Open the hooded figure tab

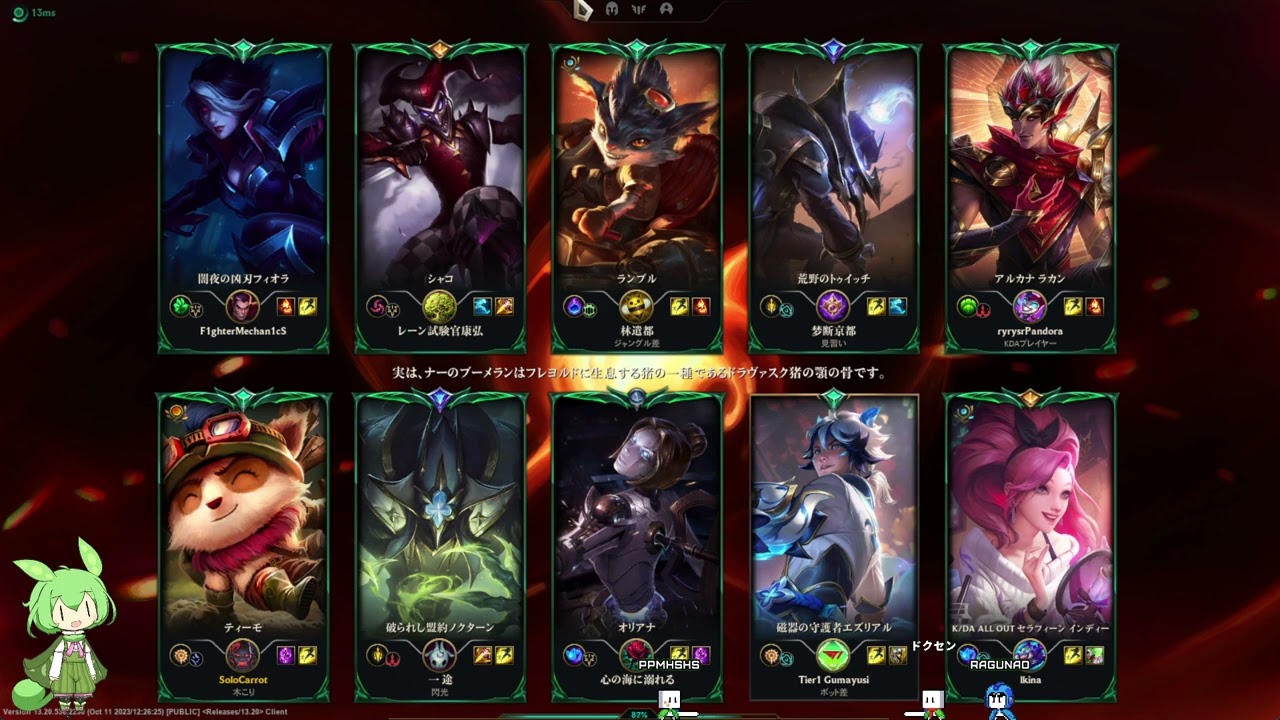pos(666,9)
